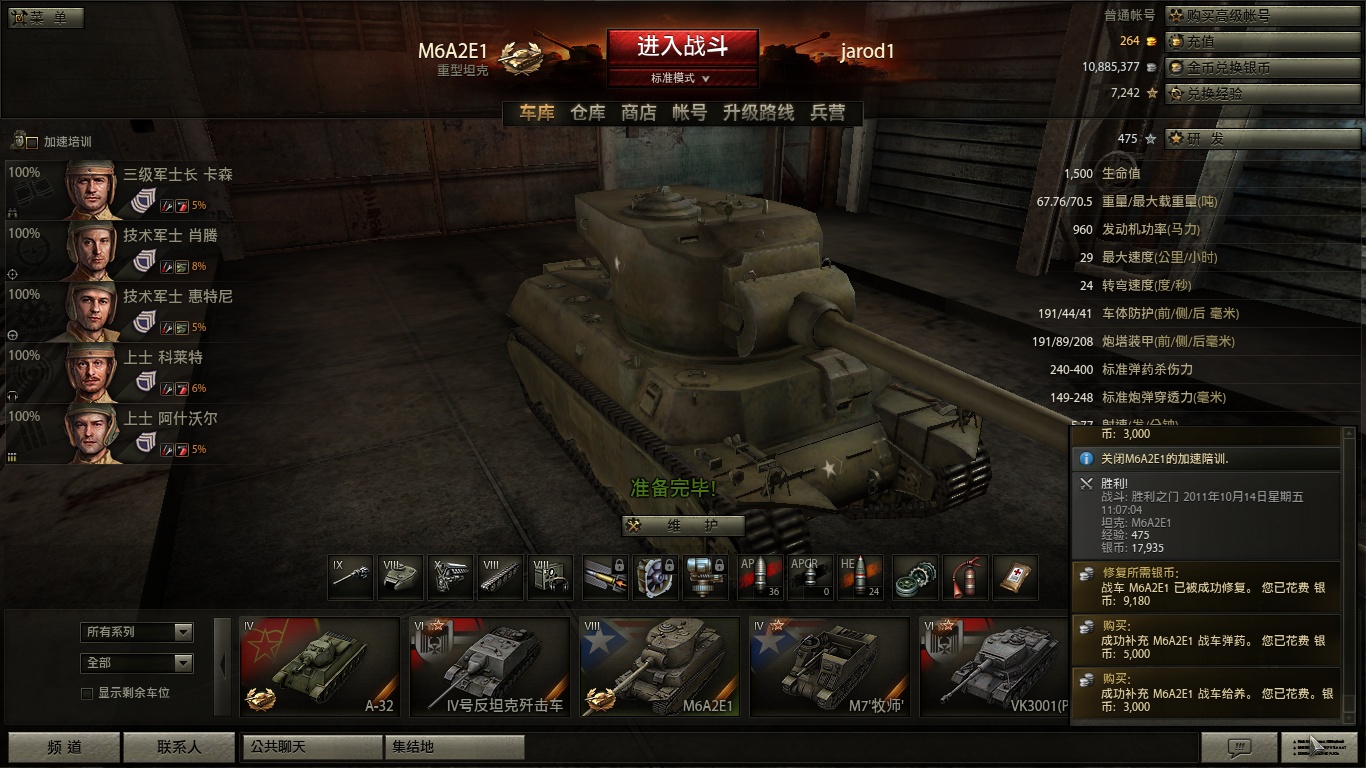Select the A-32 tank in the carousel
Image resolution: width=1366 pixels, height=768 pixels.
tap(319, 666)
